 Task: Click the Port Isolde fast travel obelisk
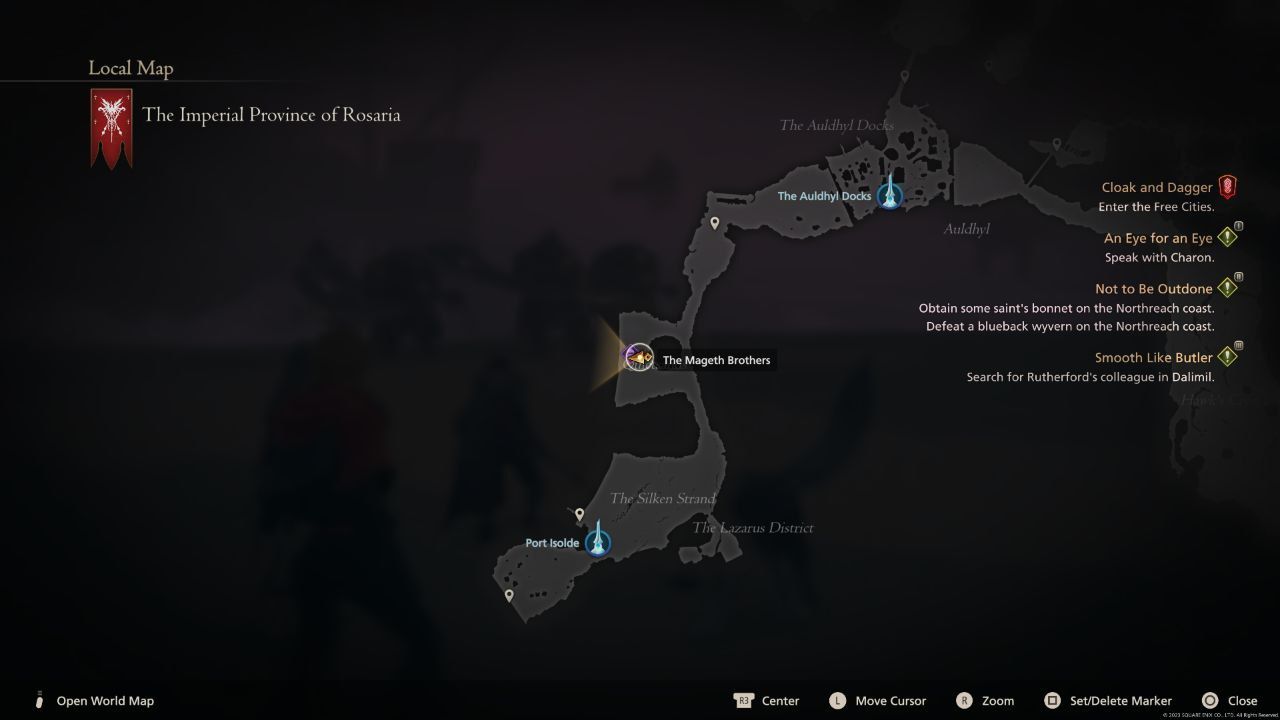point(597,542)
